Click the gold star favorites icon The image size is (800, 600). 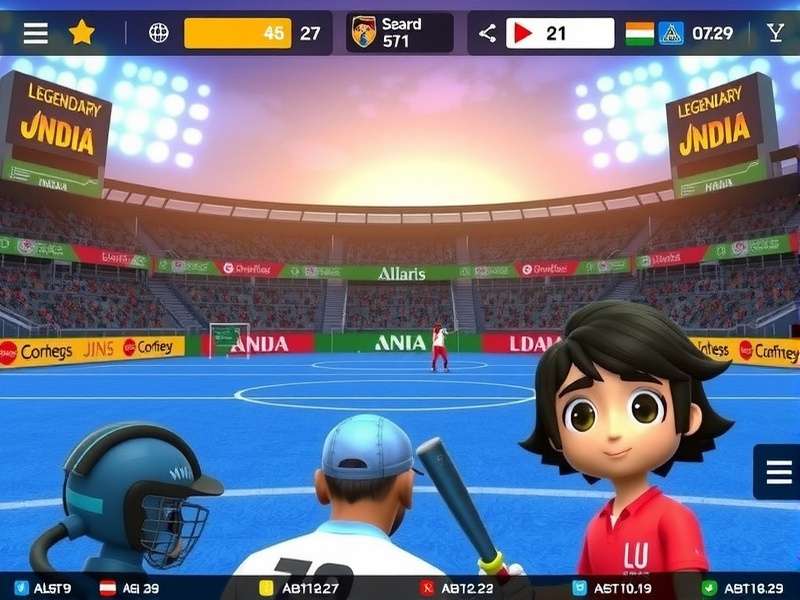[81, 33]
